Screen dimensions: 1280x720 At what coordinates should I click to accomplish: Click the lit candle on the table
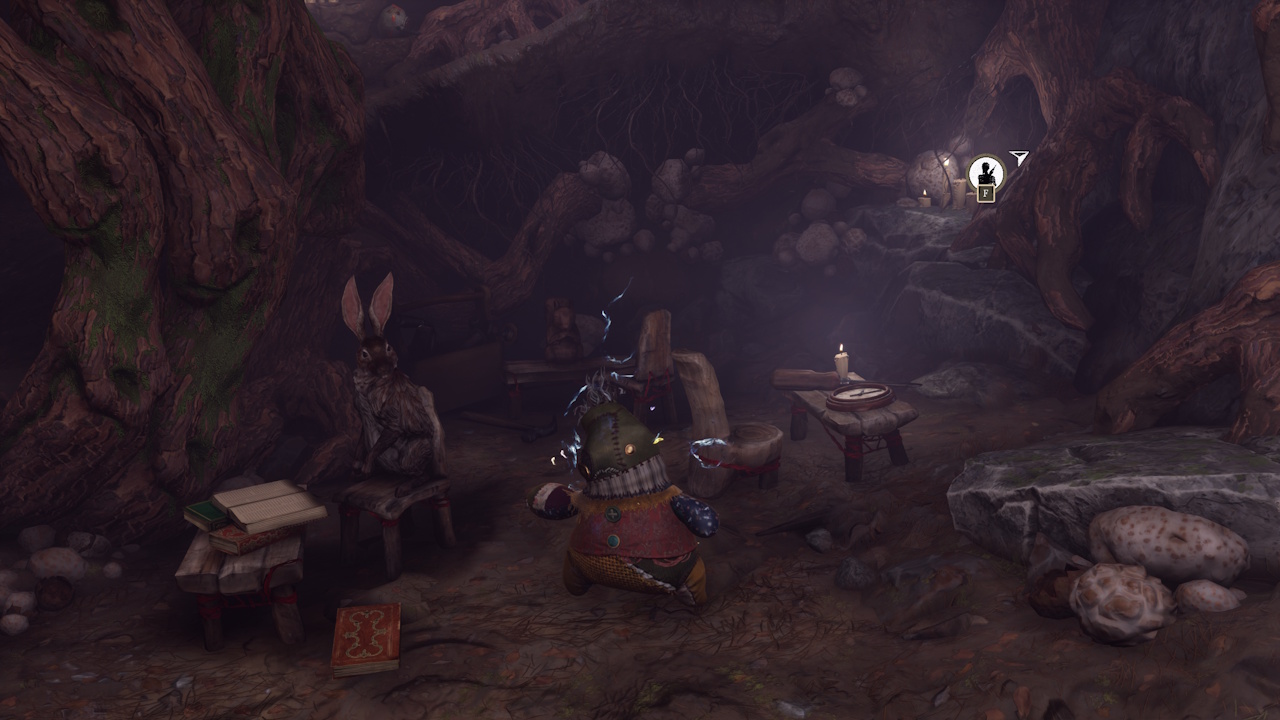point(840,360)
